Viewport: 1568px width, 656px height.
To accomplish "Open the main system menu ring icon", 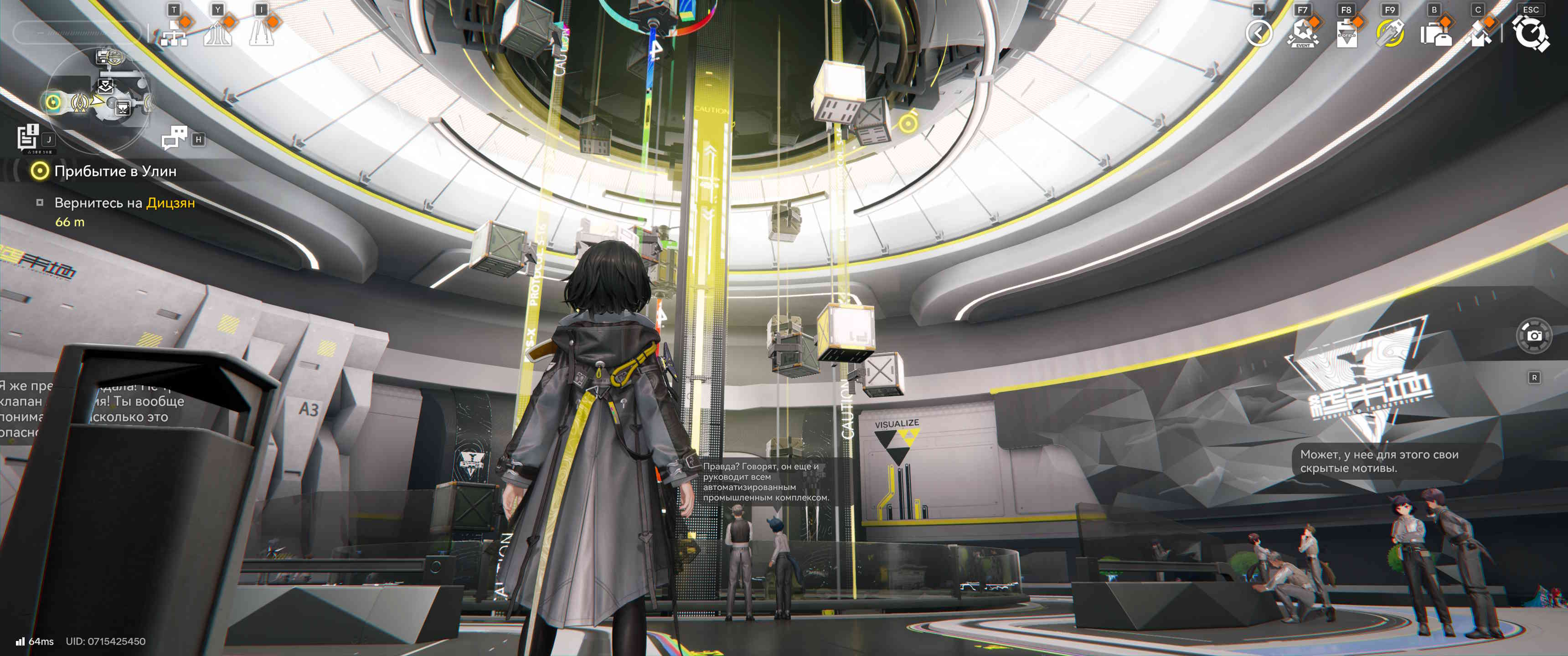I will 1530,33.
